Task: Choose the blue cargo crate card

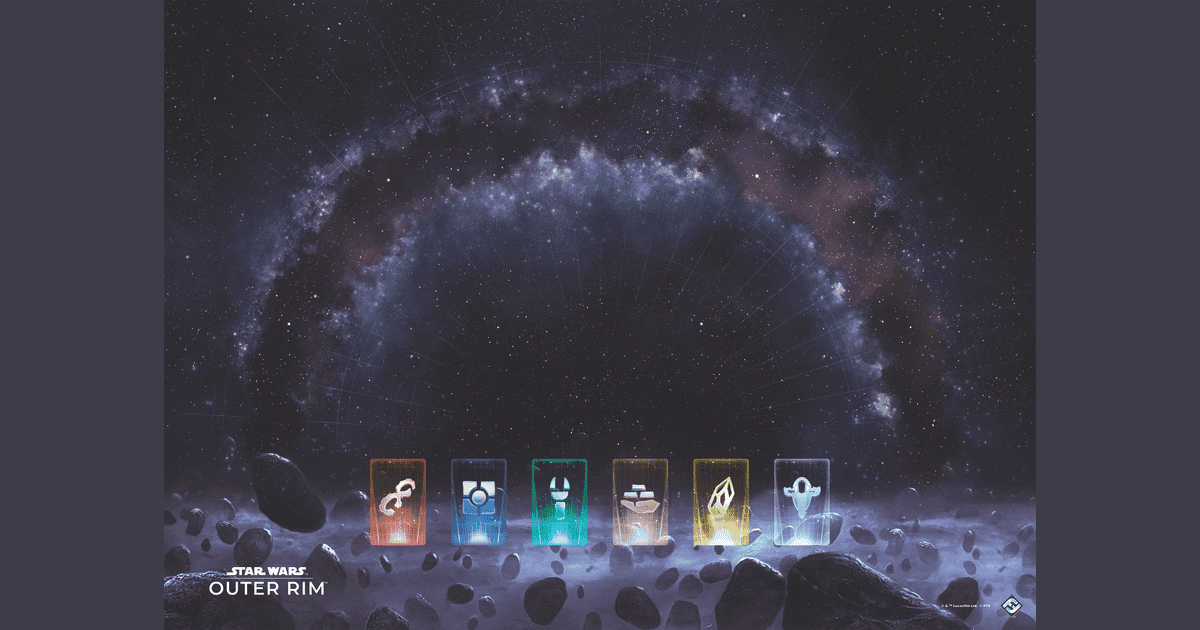Action: (478, 501)
